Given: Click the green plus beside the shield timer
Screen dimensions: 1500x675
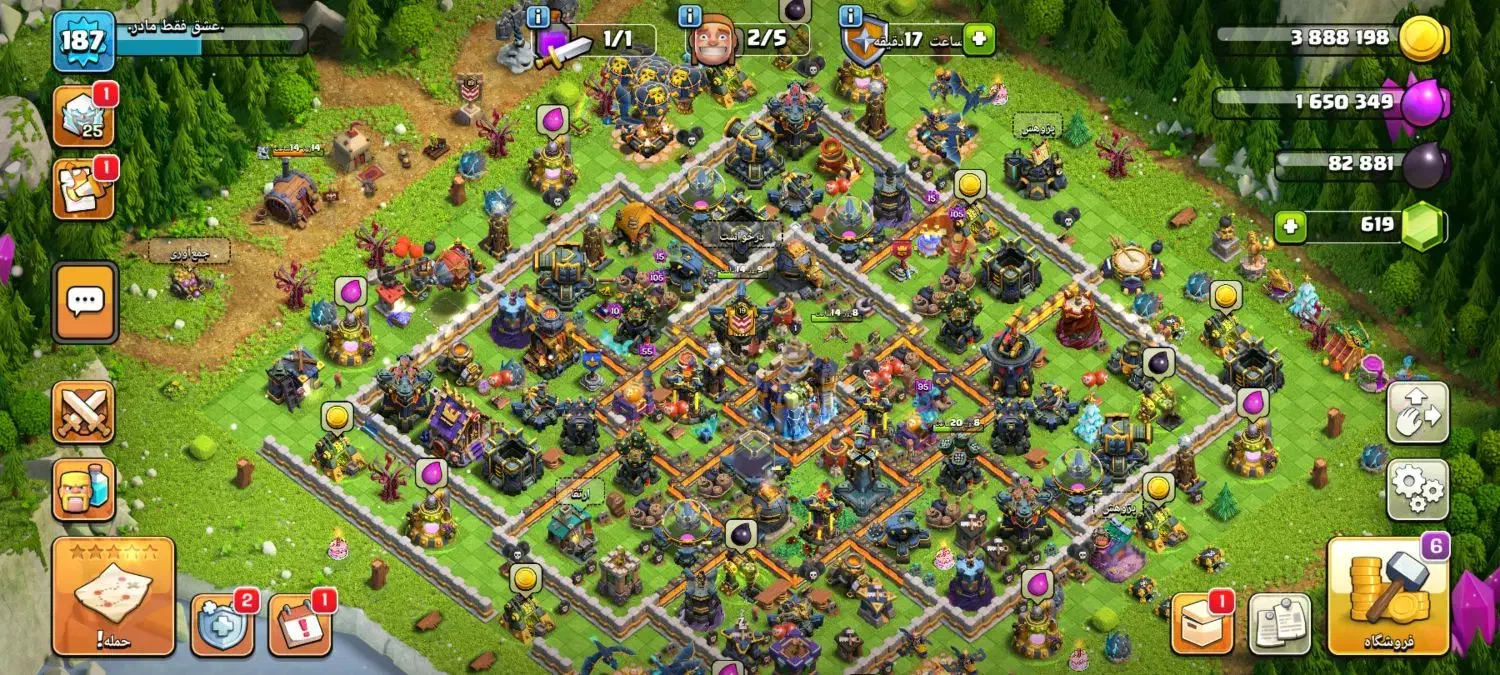Looking at the screenshot, I should tap(979, 40).
